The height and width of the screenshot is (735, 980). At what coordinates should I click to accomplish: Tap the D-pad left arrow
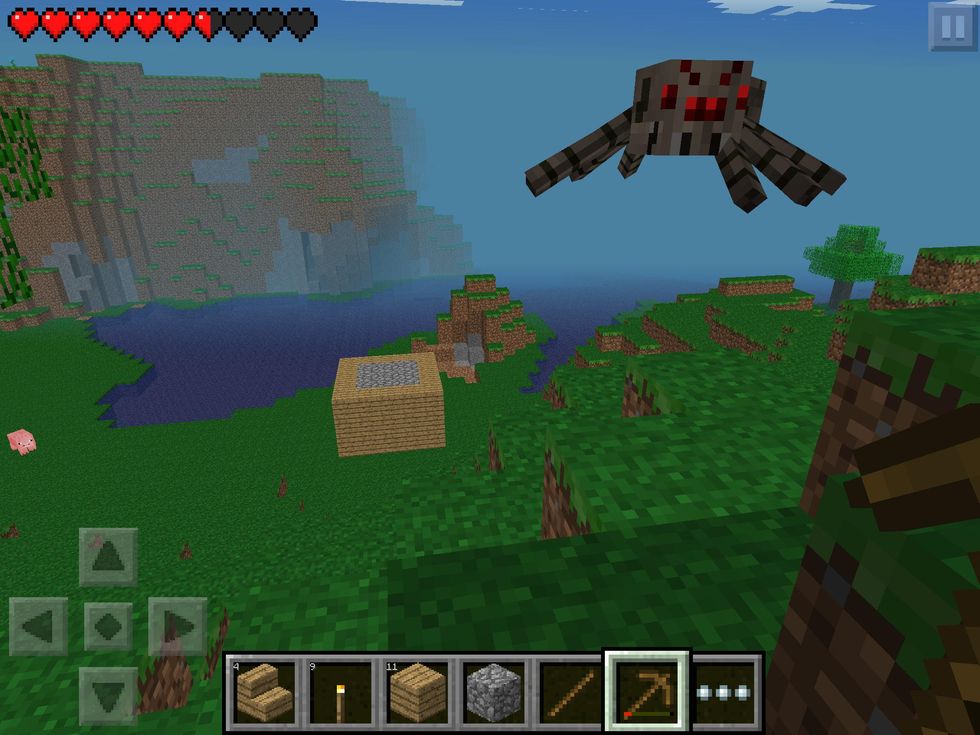[x=39, y=627]
